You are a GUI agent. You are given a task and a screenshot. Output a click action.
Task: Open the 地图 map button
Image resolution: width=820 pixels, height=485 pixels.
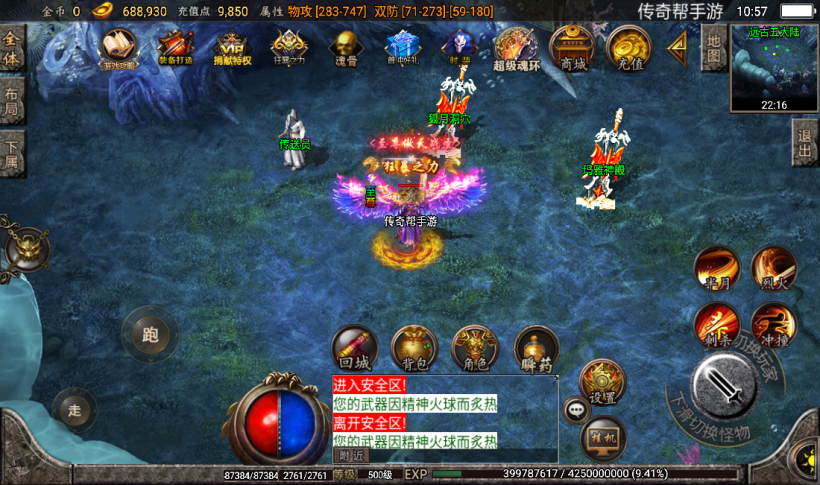[x=712, y=48]
